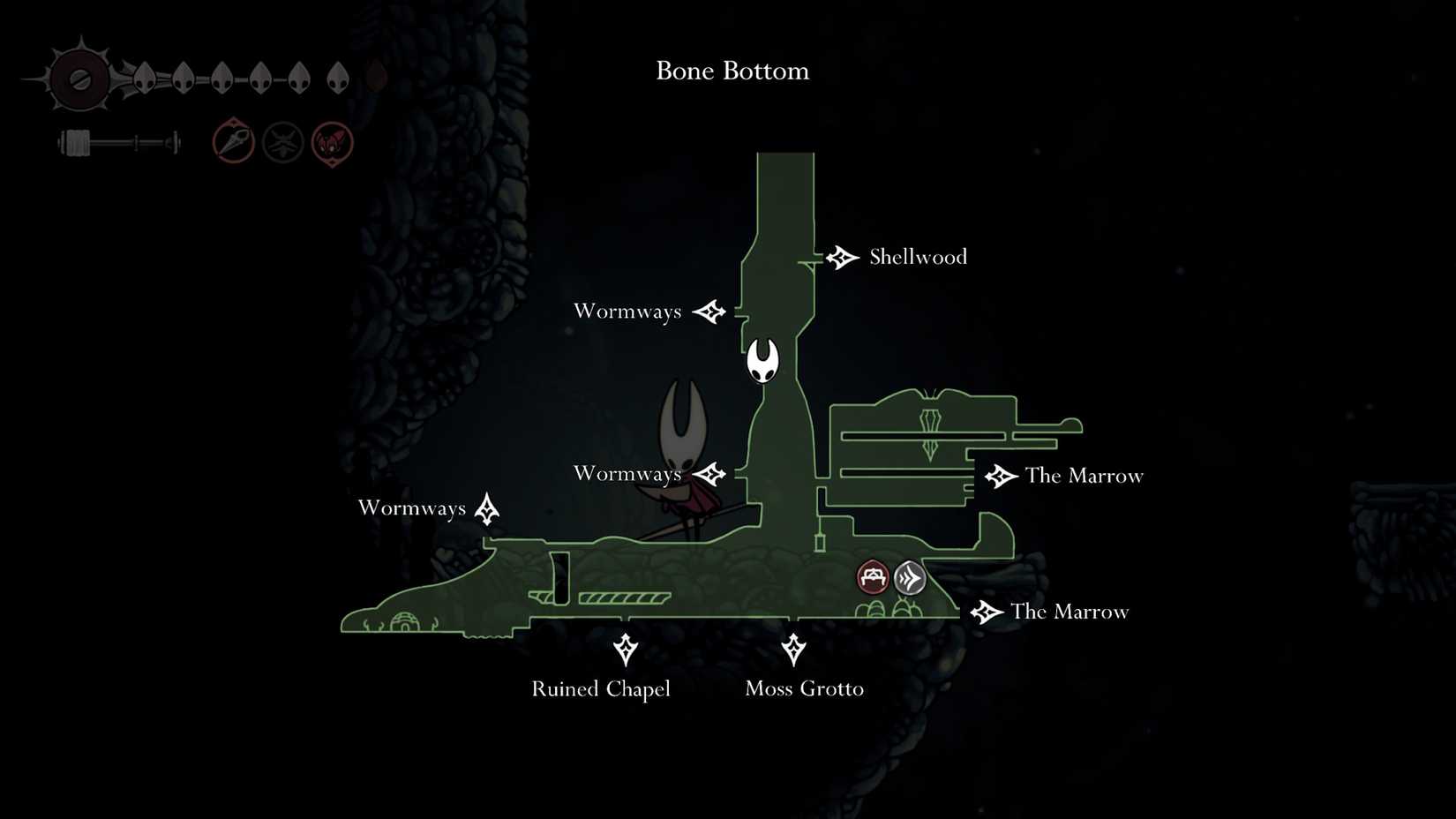Screen dimensions: 1456x819
Task: Click the Ruined Chapel exit arrow
Action: [x=626, y=650]
